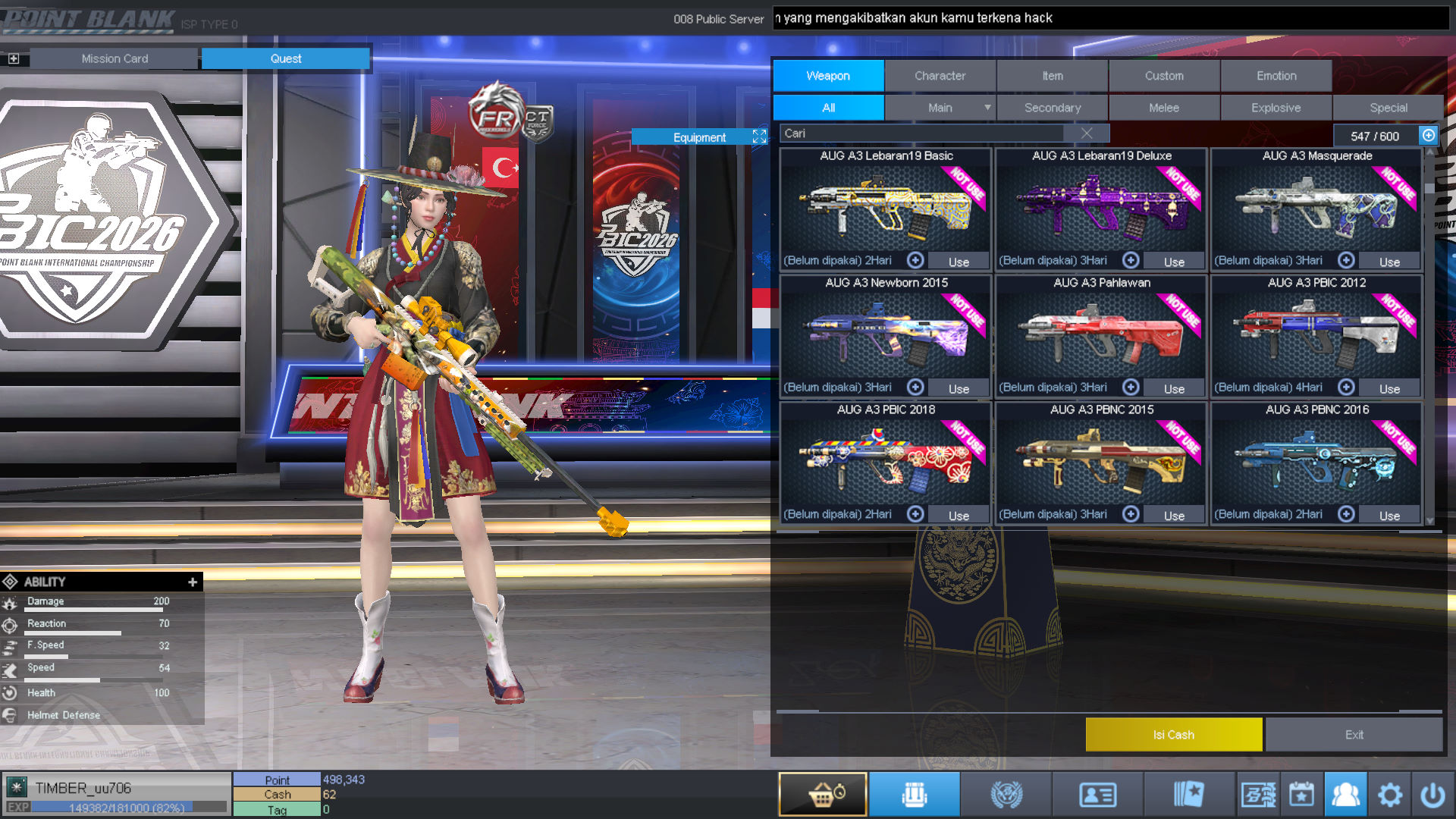Image resolution: width=1456 pixels, height=819 pixels.
Task: Use the AUG A3 PBNC 2016
Action: pyautogui.click(x=1389, y=516)
